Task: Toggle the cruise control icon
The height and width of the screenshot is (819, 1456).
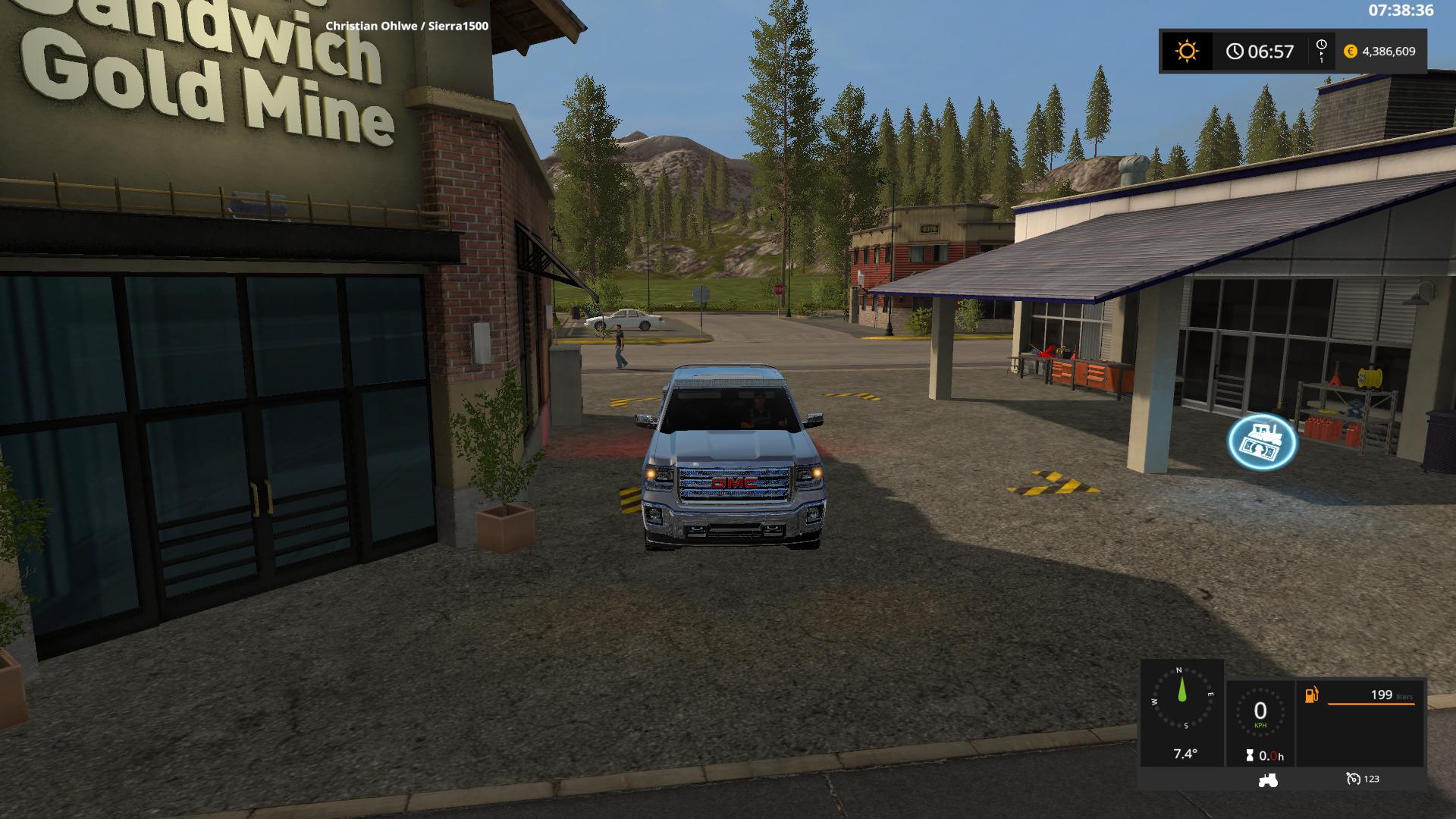Action: (x=1354, y=779)
